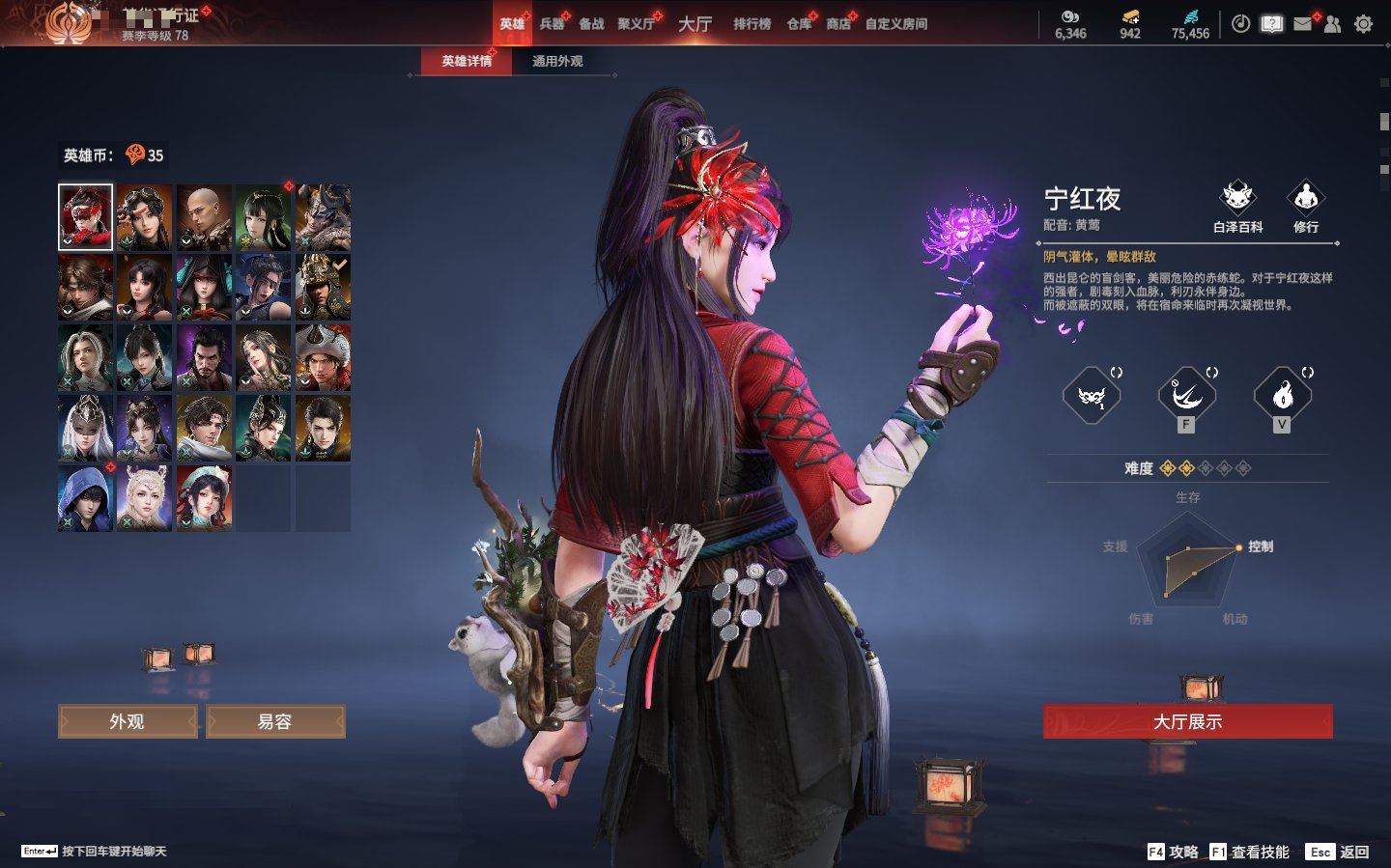Open the 排行榜 leaderboard
Viewport: 1391px width, 868px height.
pyautogui.click(x=752, y=23)
